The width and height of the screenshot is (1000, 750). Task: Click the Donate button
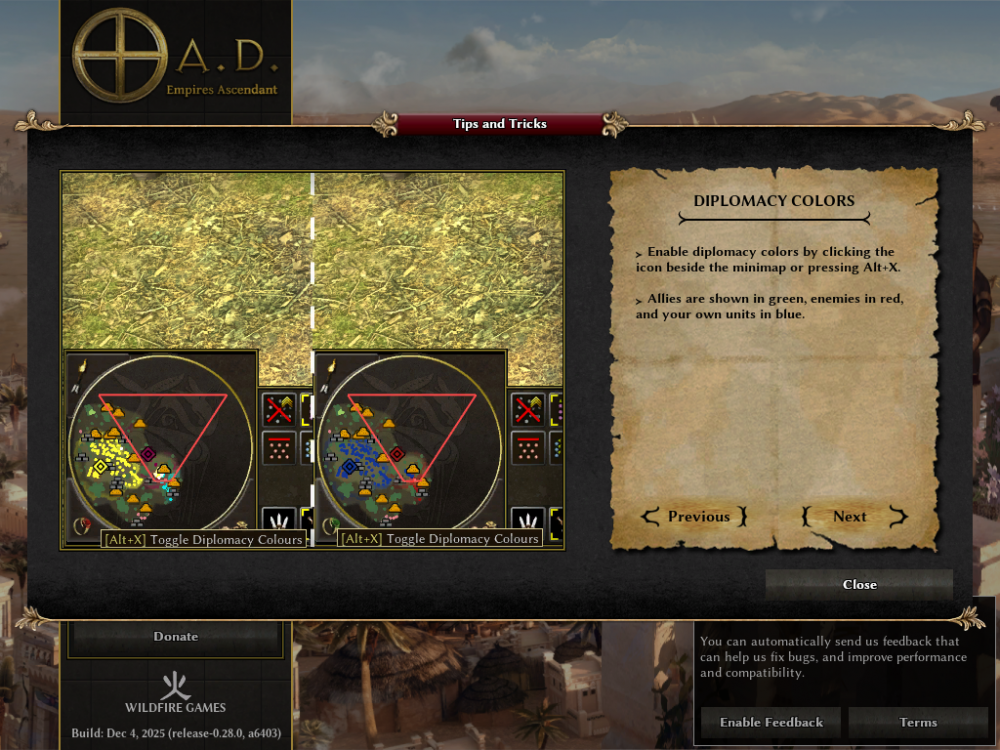175,637
